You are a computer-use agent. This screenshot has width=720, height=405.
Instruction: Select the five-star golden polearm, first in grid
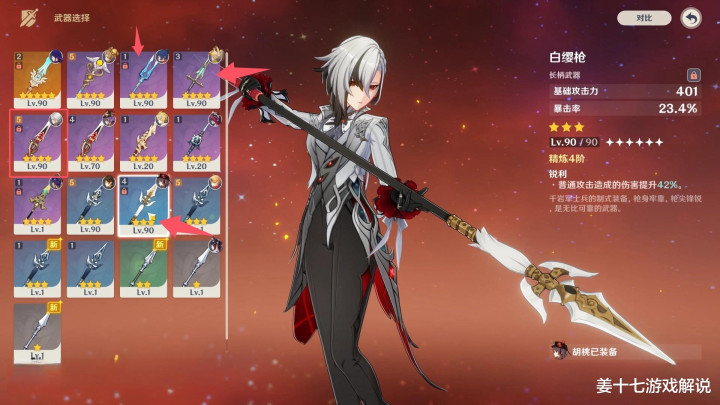(x=37, y=79)
